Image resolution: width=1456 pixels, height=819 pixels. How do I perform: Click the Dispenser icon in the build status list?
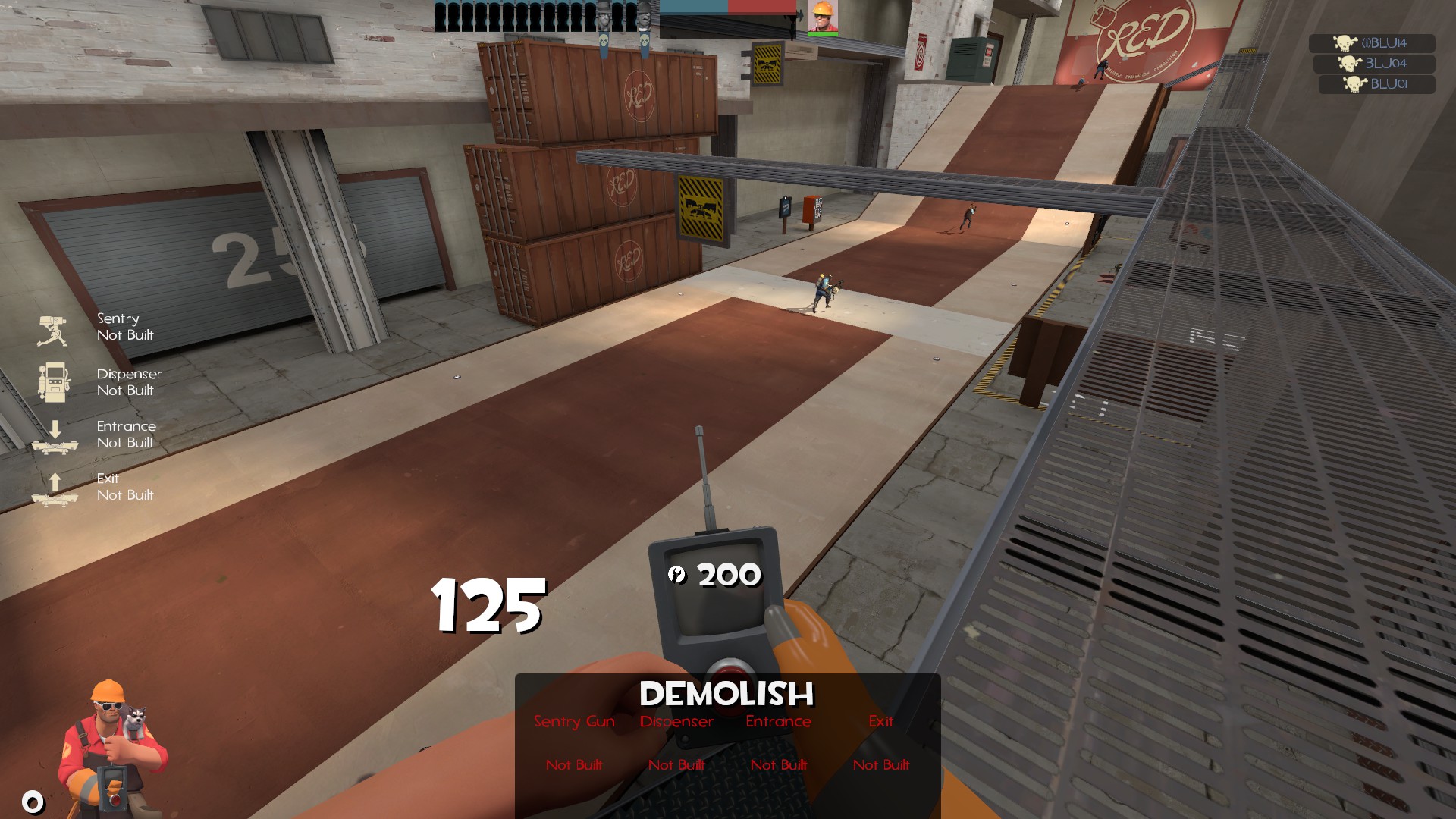pos(53,381)
